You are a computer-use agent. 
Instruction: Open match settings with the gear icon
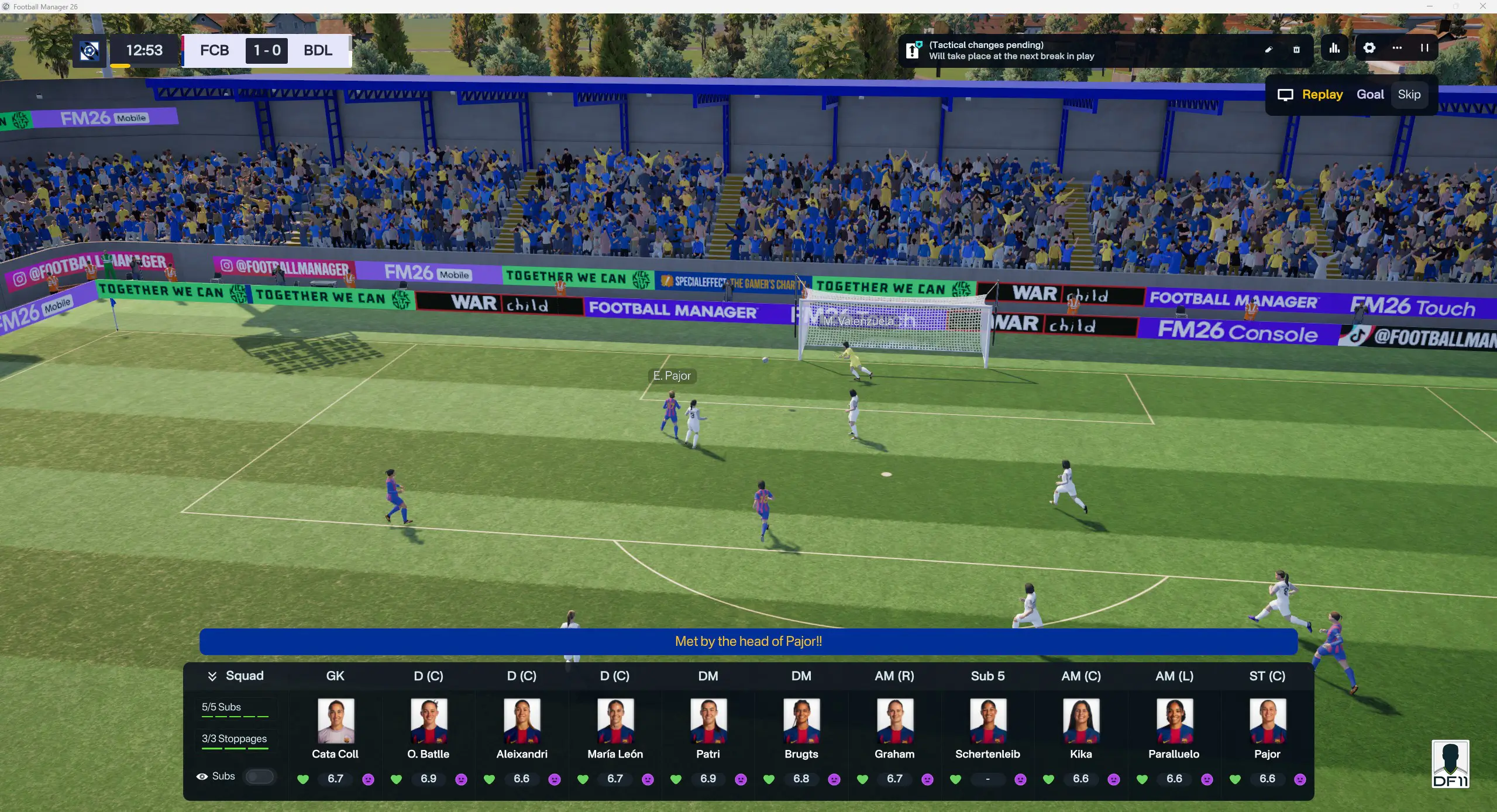coord(1369,48)
